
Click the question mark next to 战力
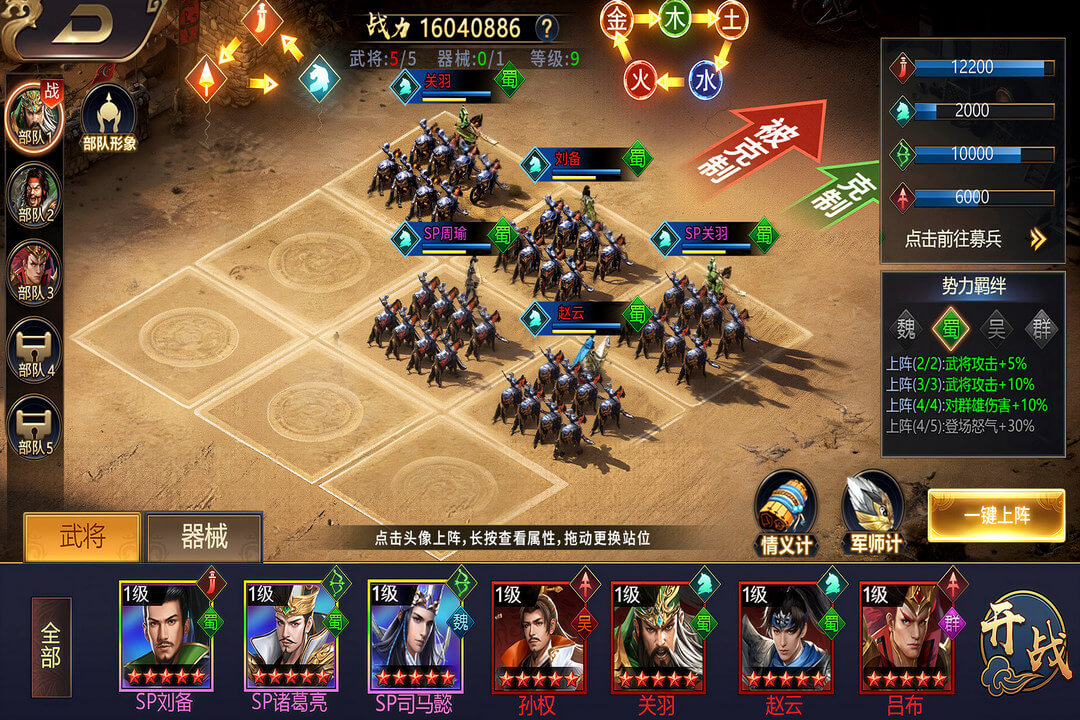(x=546, y=27)
